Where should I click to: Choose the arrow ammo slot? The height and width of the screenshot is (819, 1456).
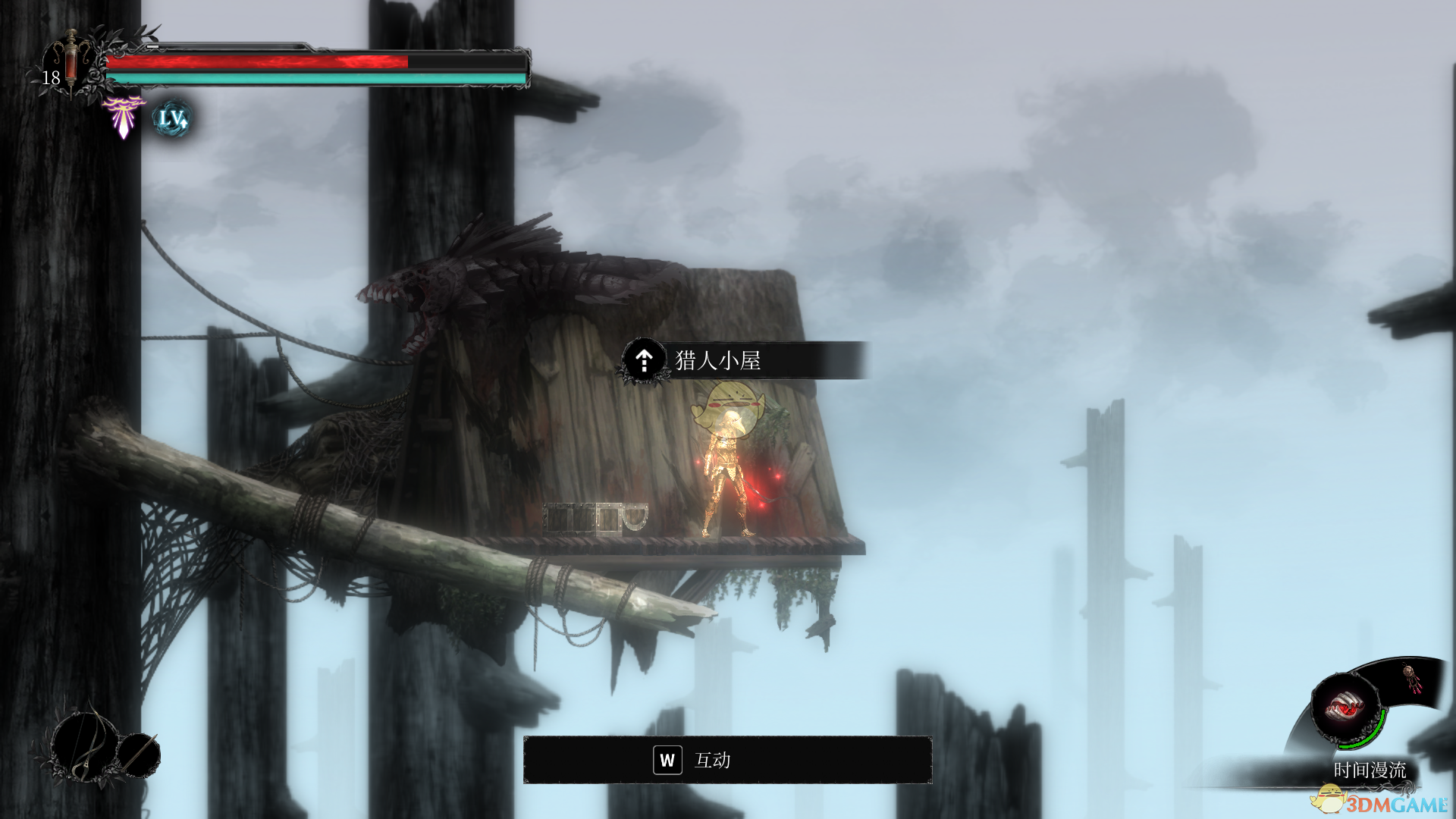click(x=140, y=754)
